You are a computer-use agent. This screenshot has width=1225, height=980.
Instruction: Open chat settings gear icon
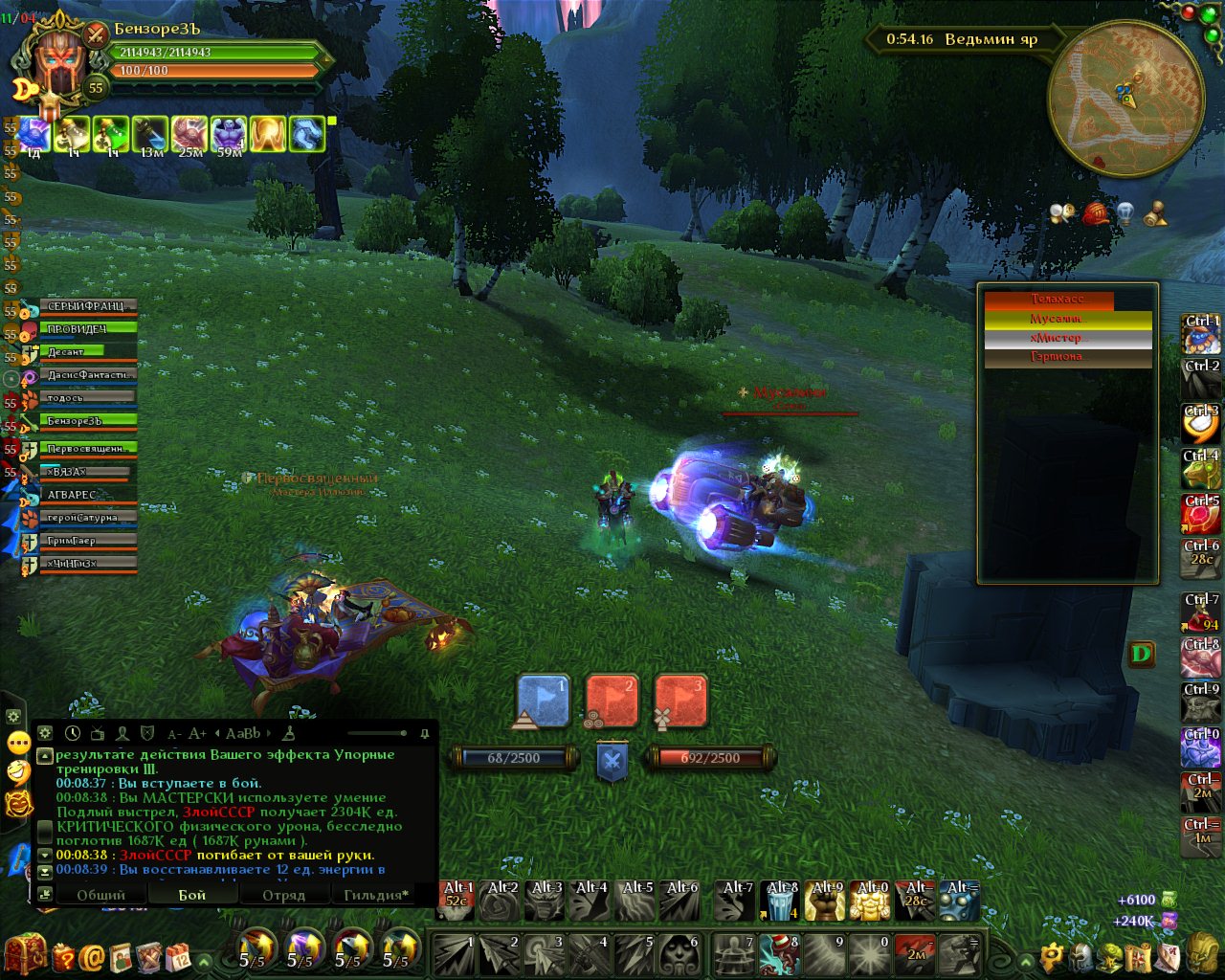point(45,733)
